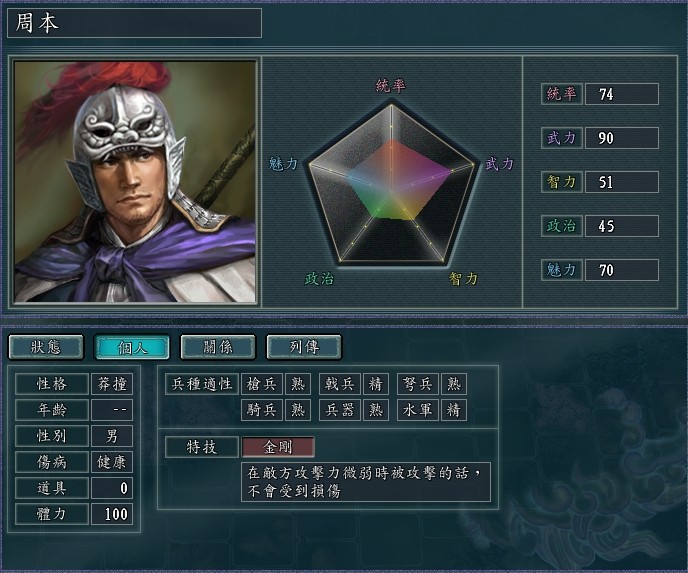This screenshot has height=573, width=688.
Task: Click the 金剛 special skill box
Action: click(x=278, y=447)
